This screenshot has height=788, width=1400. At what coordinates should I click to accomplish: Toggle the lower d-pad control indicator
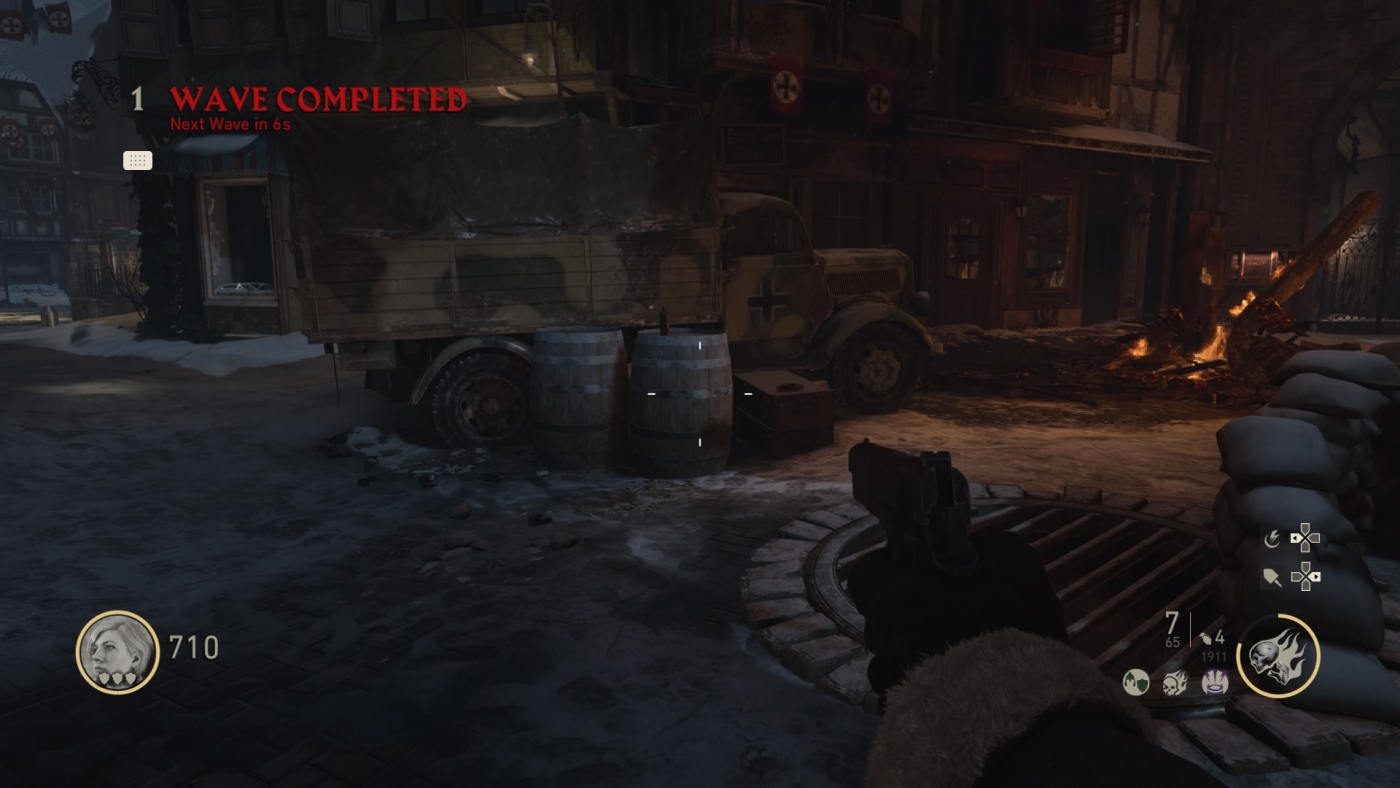[x=1307, y=576]
